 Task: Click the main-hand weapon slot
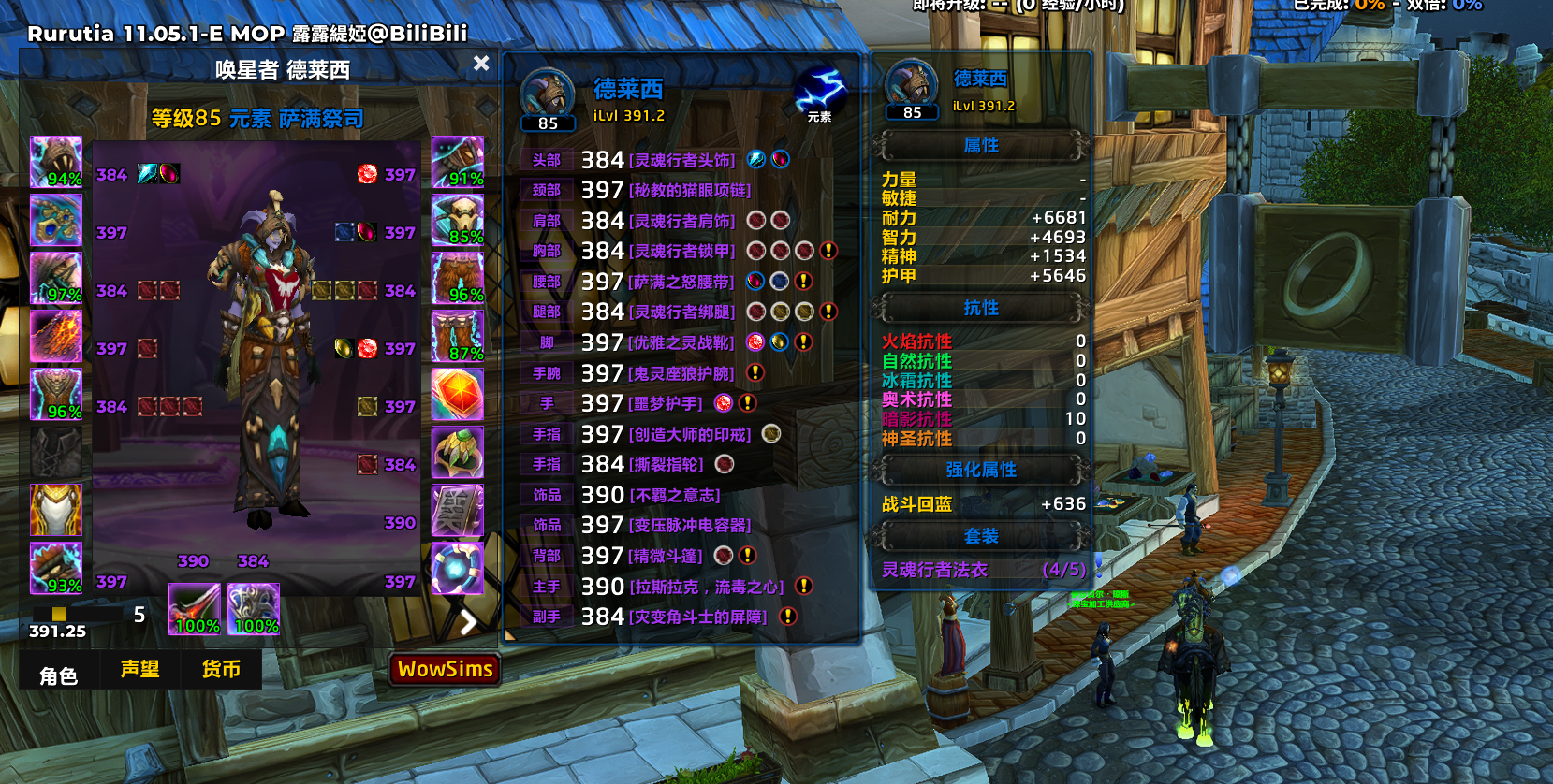[x=195, y=608]
